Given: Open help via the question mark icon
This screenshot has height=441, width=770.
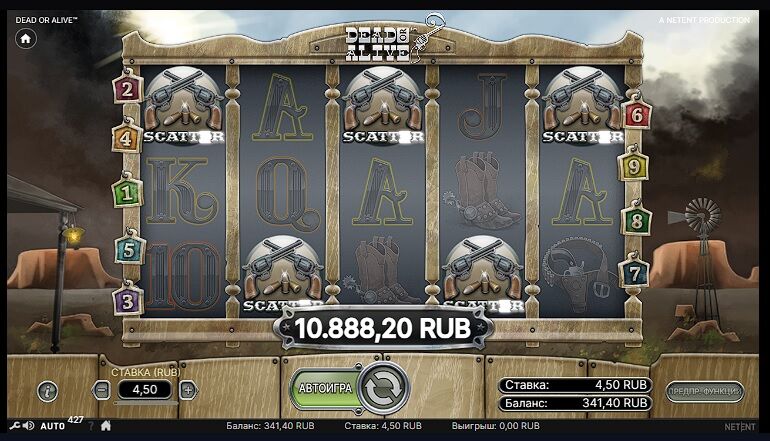Looking at the screenshot, I should pyautogui.click(x=90, y=427).
